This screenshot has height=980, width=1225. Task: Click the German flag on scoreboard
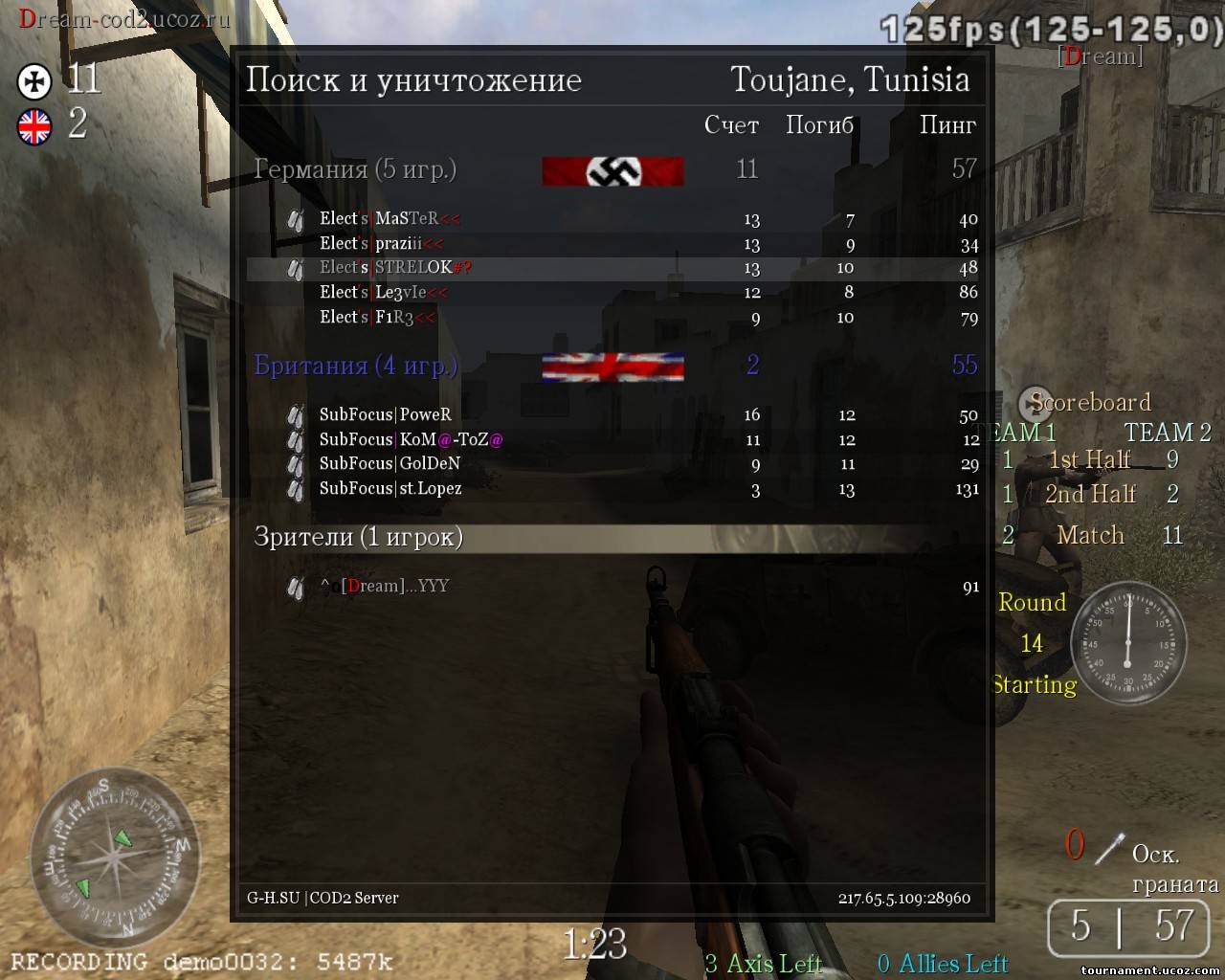(x=612, y=171)
